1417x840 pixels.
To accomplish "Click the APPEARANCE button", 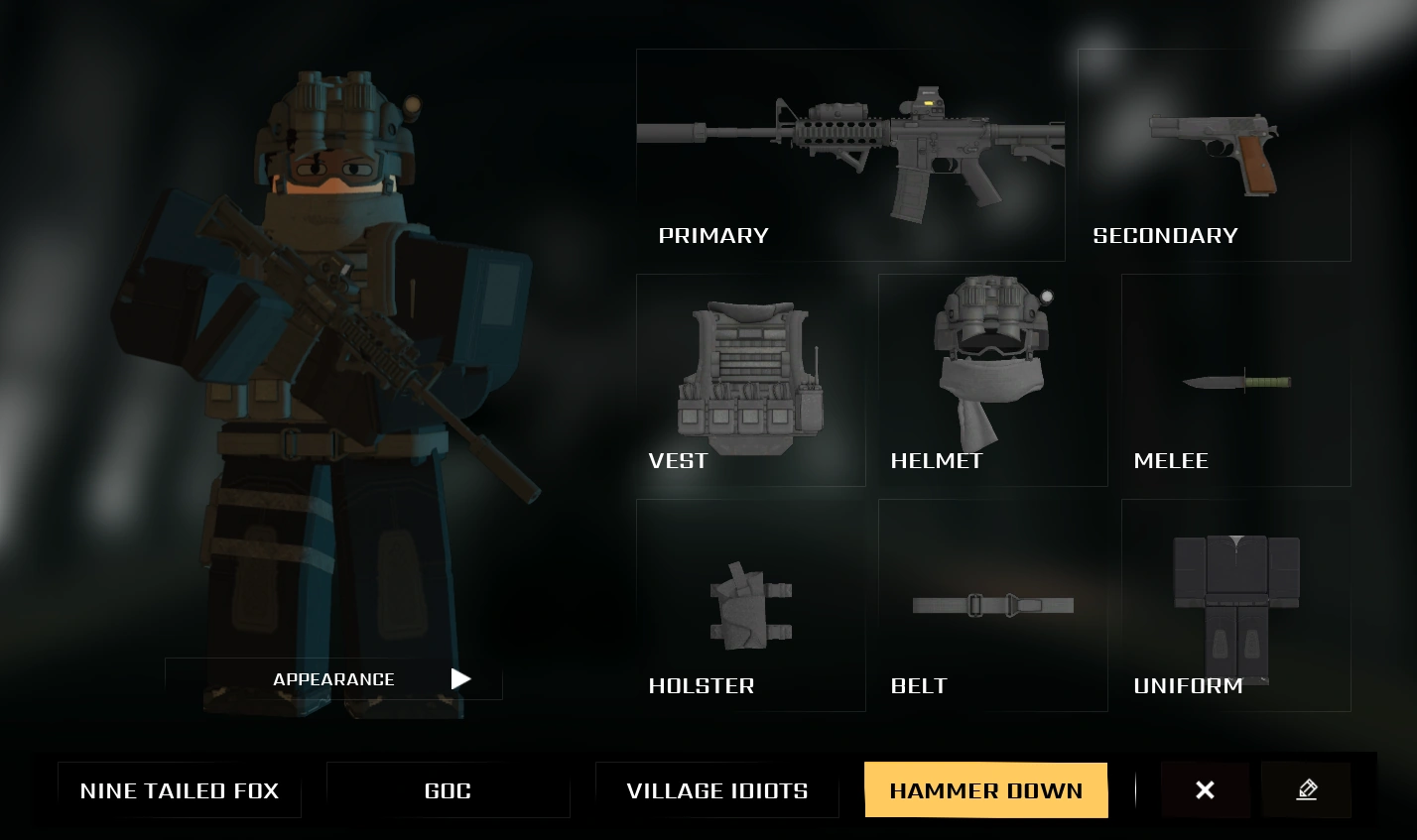I will tap(333, 679).
